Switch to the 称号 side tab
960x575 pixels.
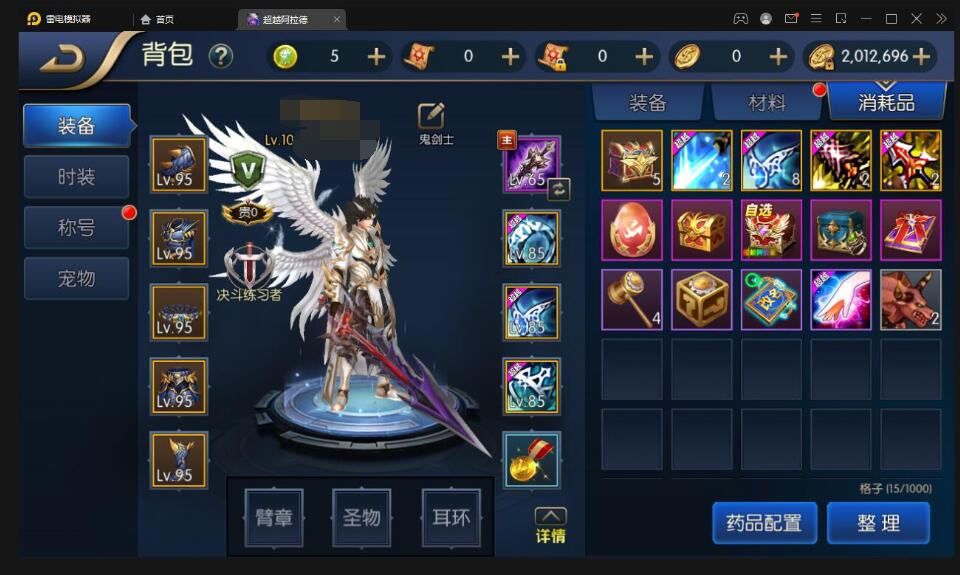click(76, 228)
